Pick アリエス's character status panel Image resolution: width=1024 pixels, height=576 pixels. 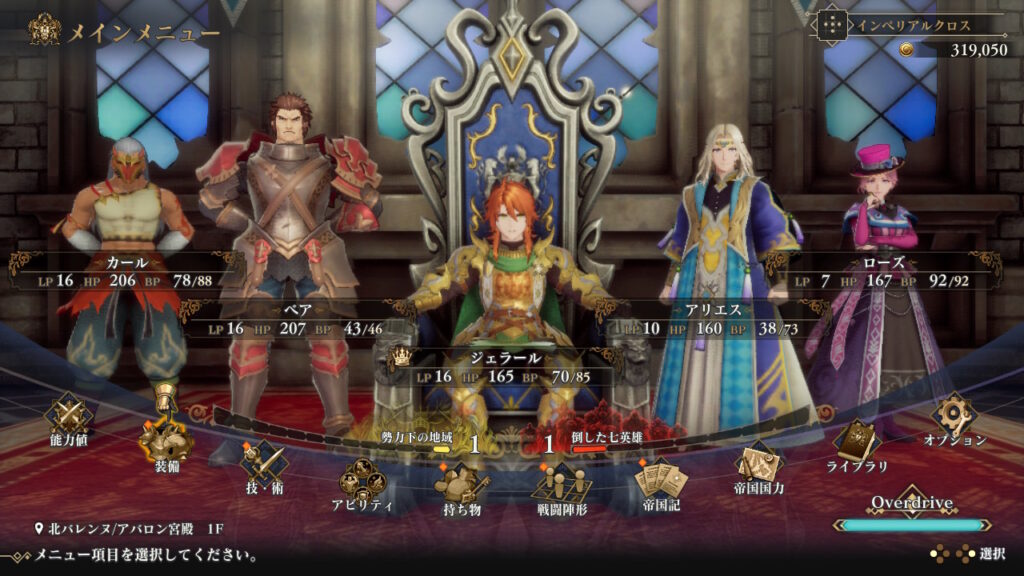point(714,319)
